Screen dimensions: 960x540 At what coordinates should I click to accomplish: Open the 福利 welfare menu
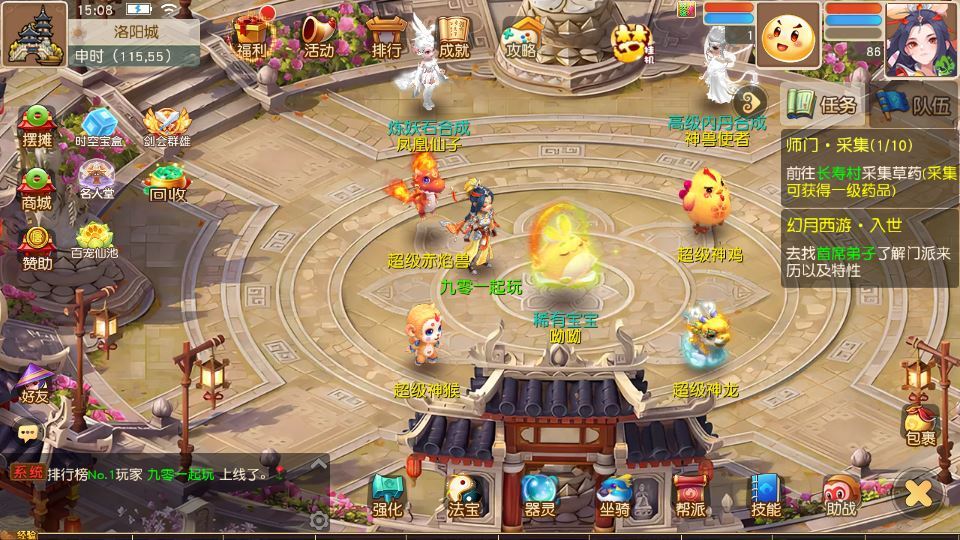(251, 34)
